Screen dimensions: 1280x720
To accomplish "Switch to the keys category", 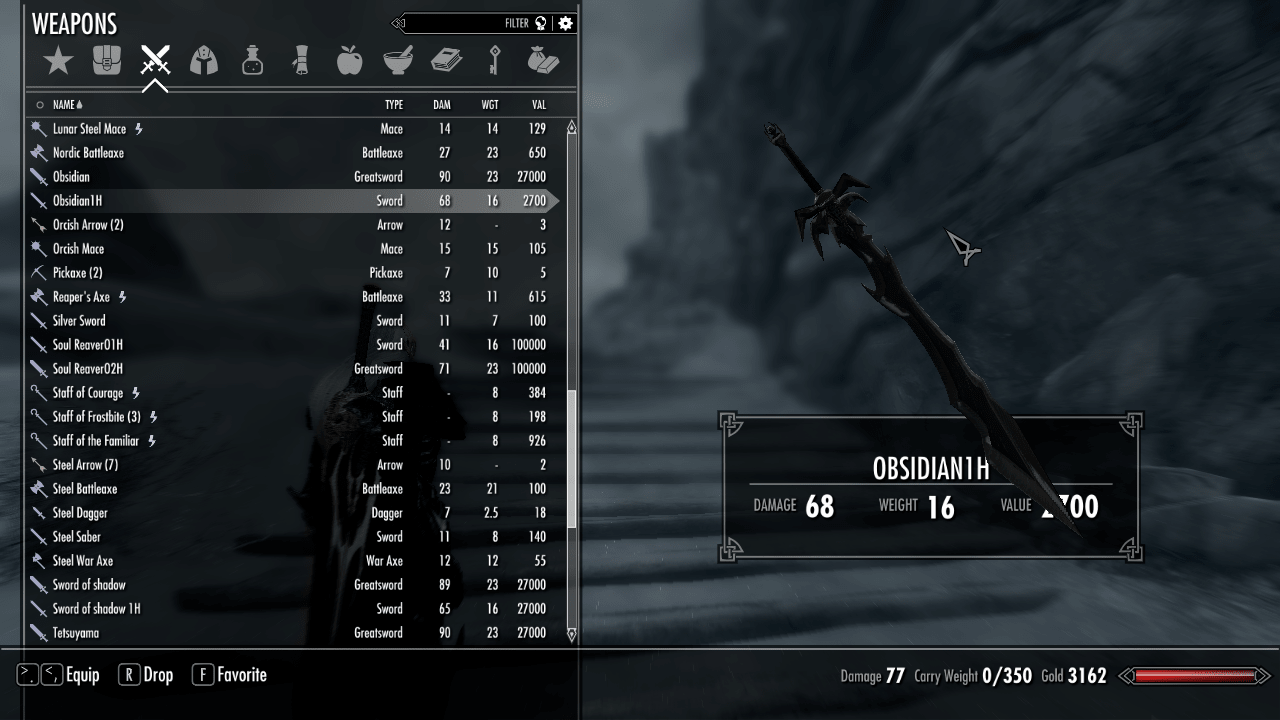I will 494,61.
